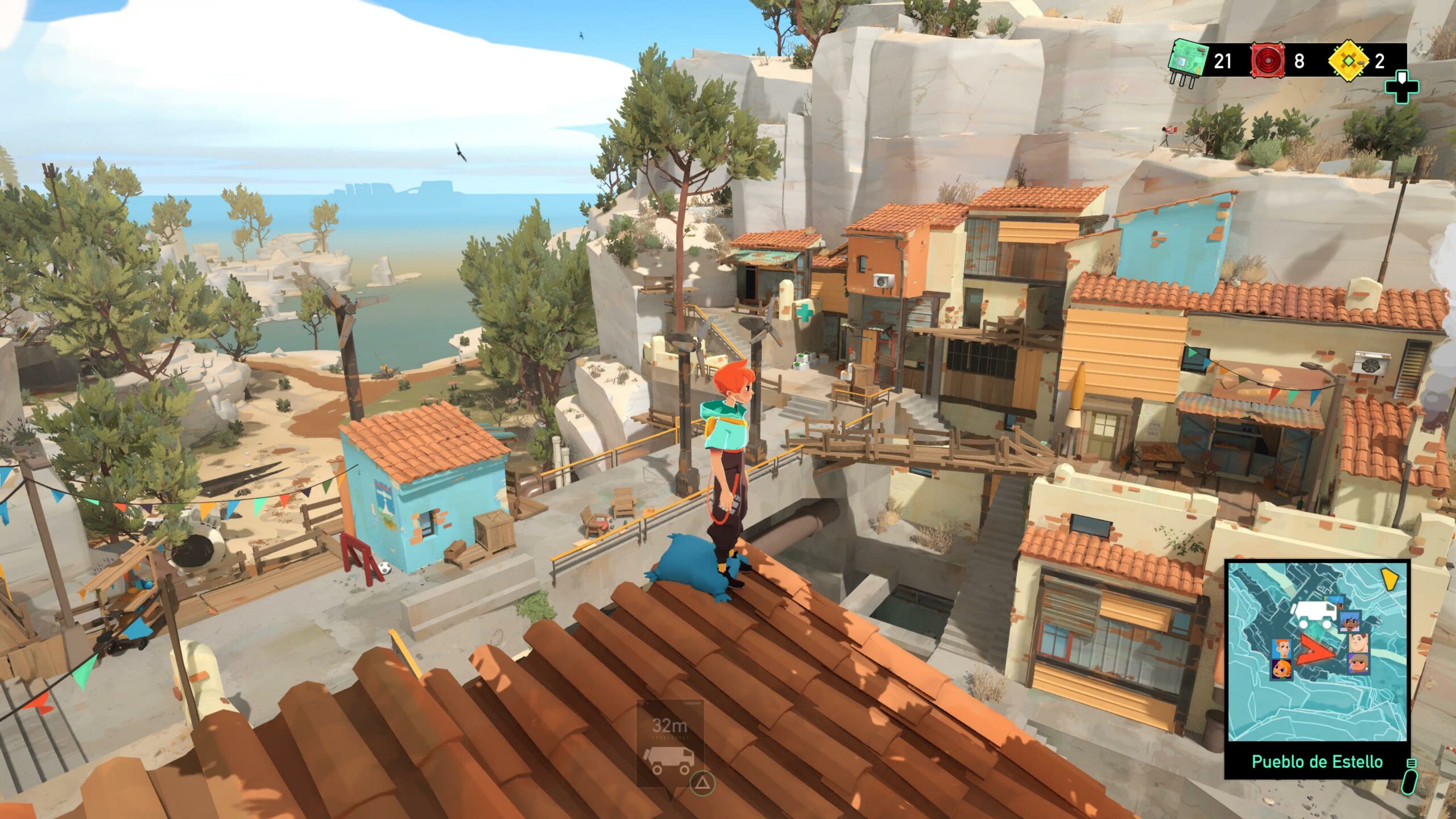Select the yellow objective marker on minimap

click(x=1390, y=580)
